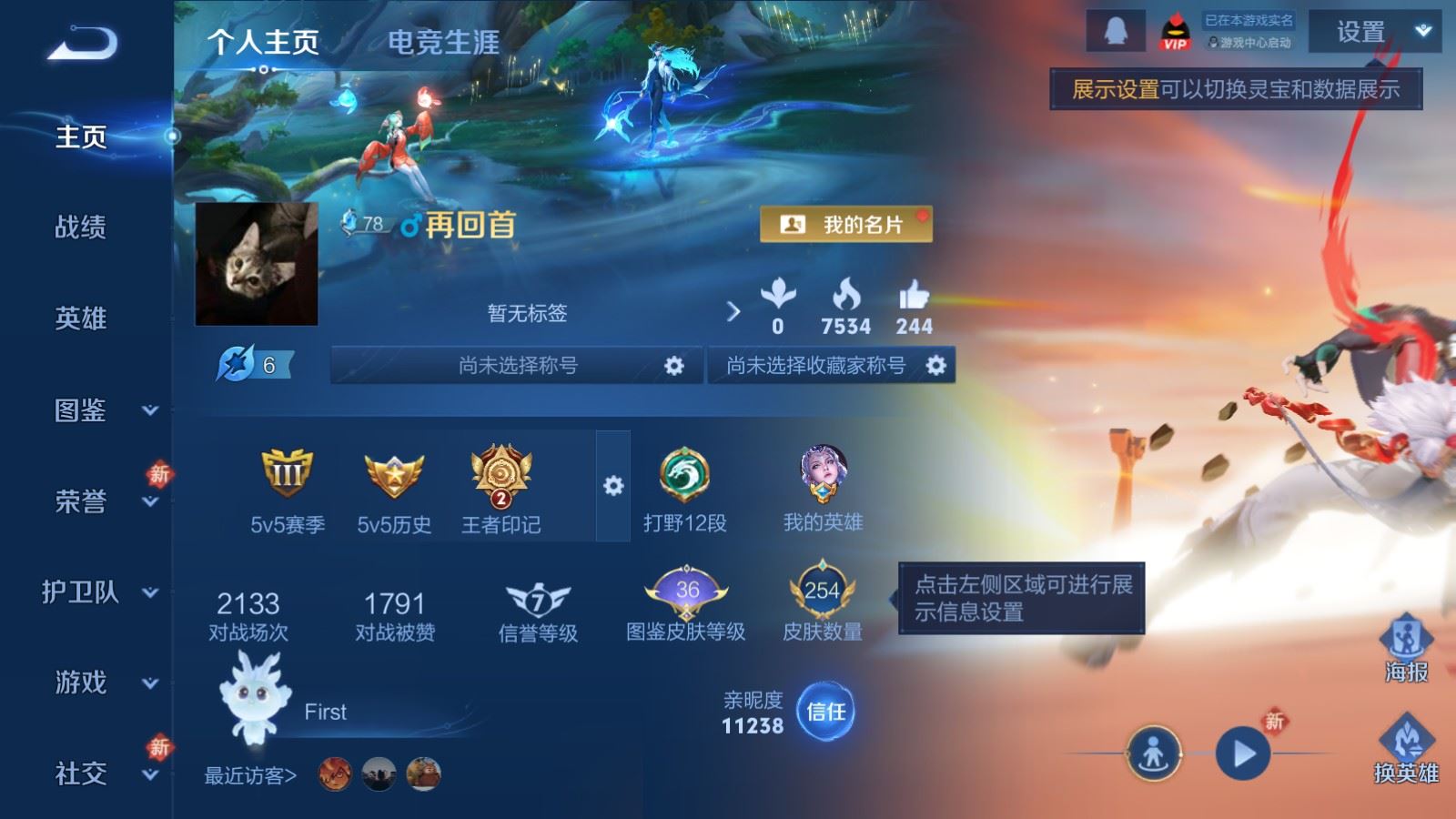Click the VIP badge icon
Image resolution: width=1456 pixels, height=819 pixels.
pyautogui.click(x=1178, y=32)
